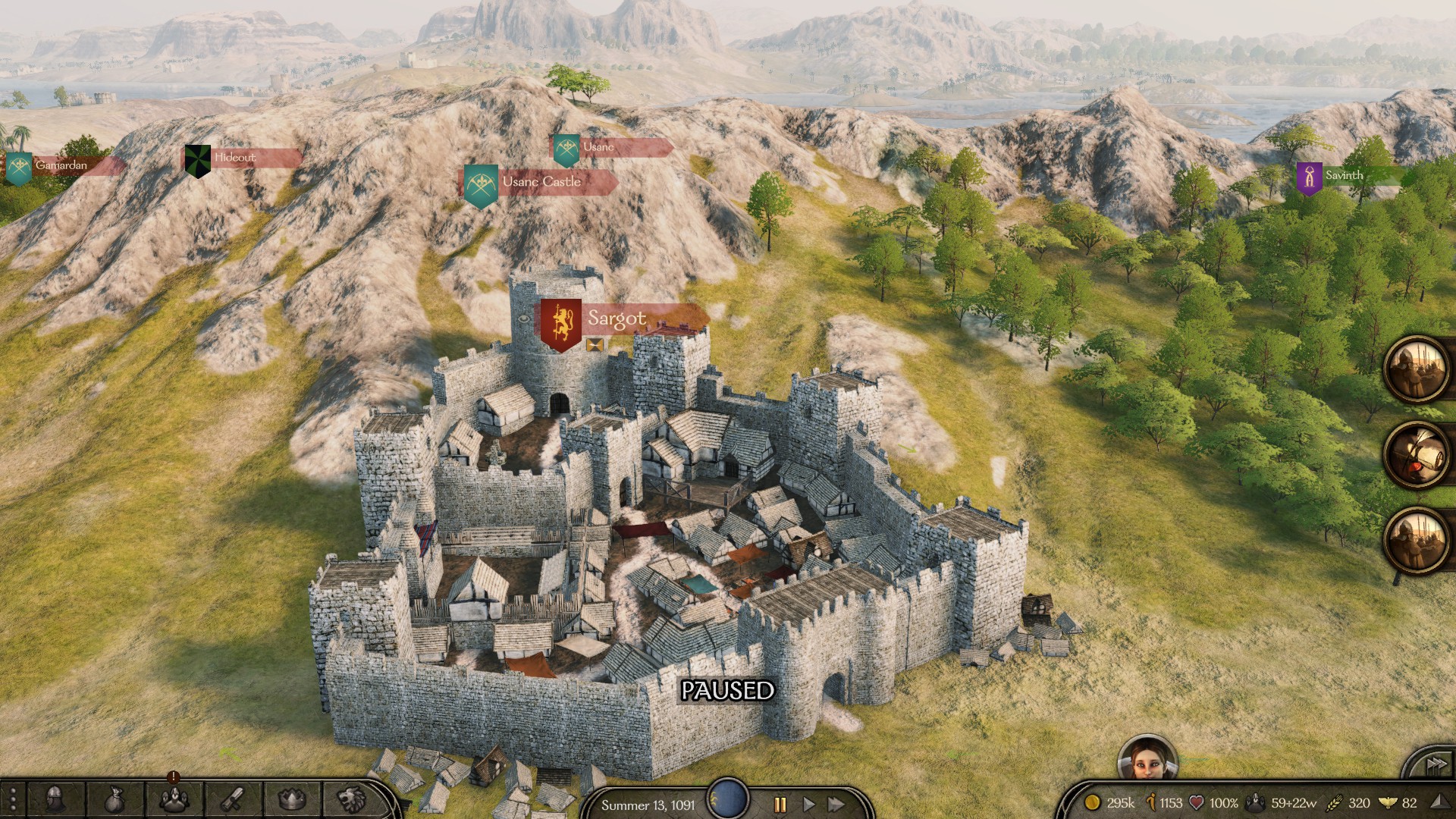
Task: Toggle the pause time button
Action: [x=780, y=805]
